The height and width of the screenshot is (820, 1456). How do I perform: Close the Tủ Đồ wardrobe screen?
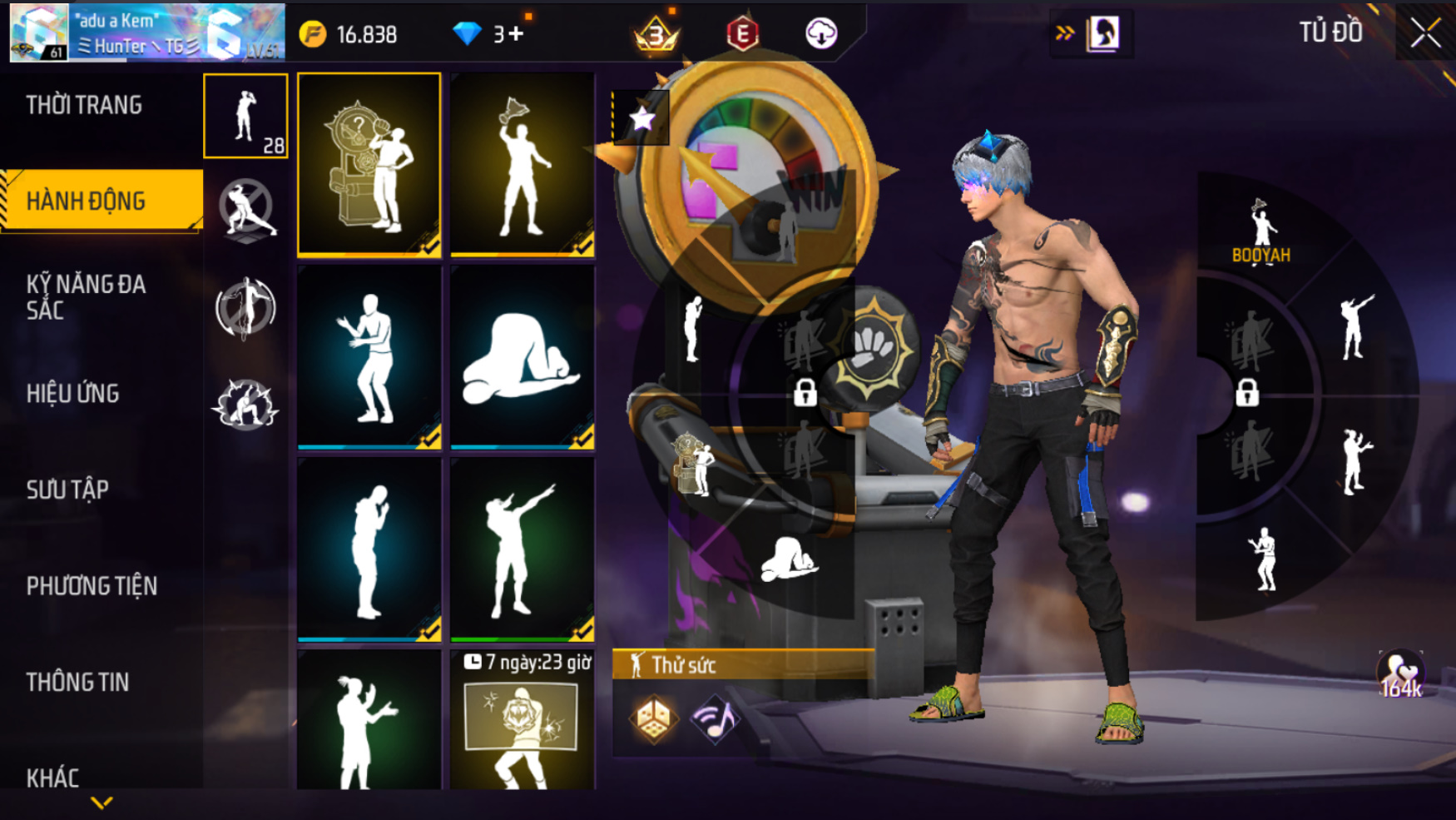tap(1424, 33)
